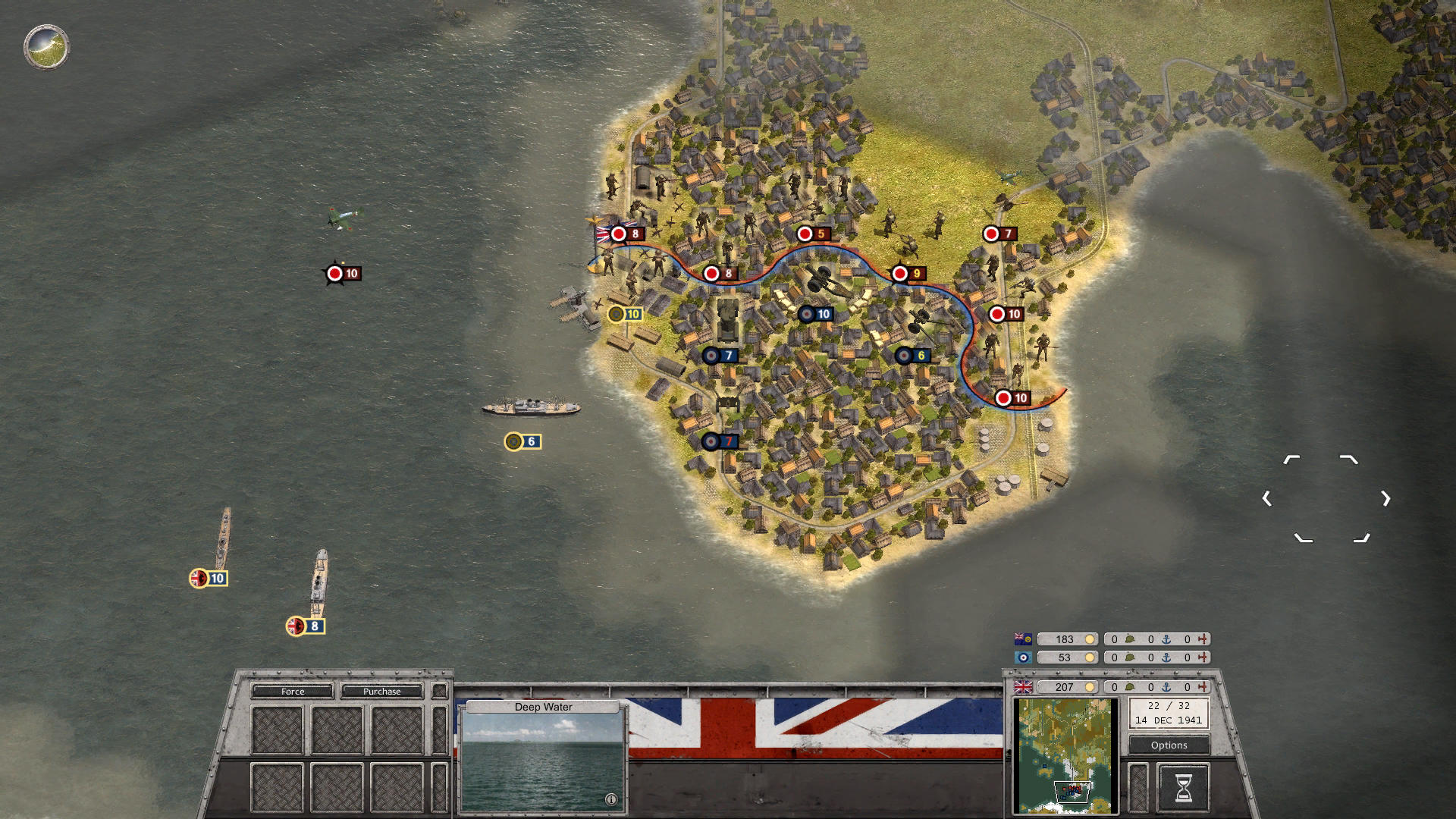Click the helmet land command points icon
This screenshot has width=1456, height=819.
click(x=1129, y=687)
